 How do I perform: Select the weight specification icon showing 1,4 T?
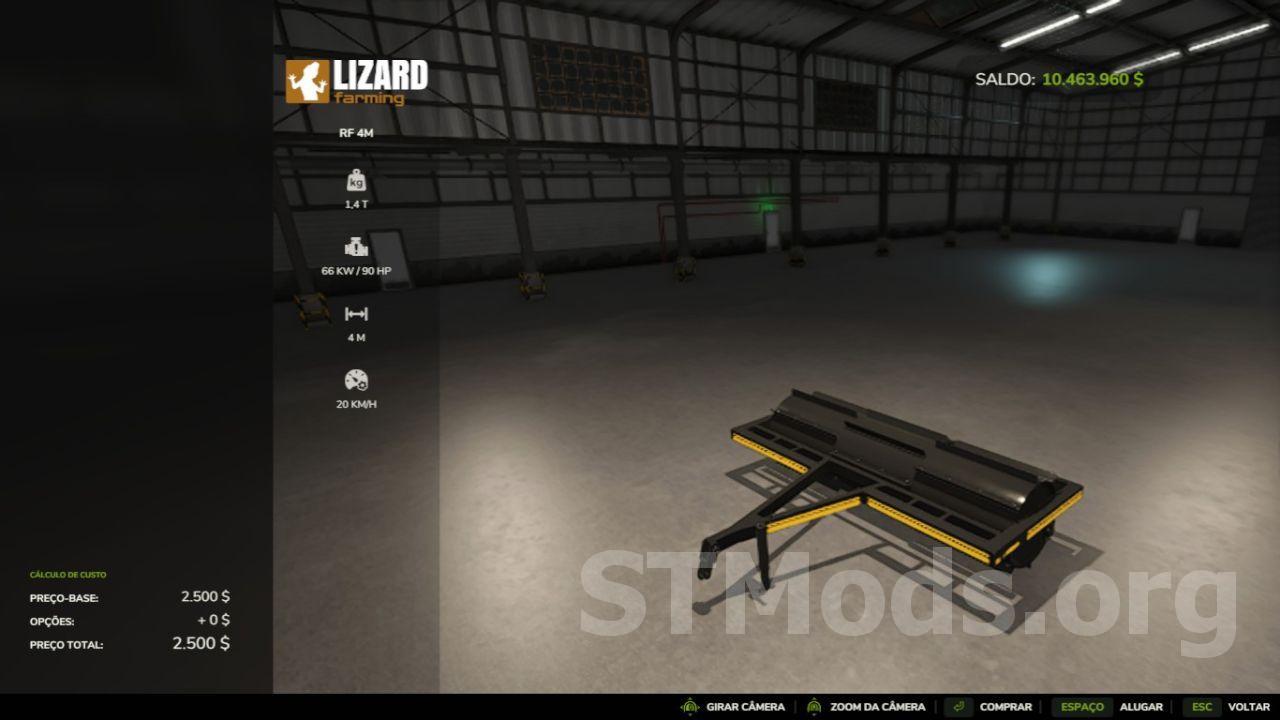click(357, 183)
